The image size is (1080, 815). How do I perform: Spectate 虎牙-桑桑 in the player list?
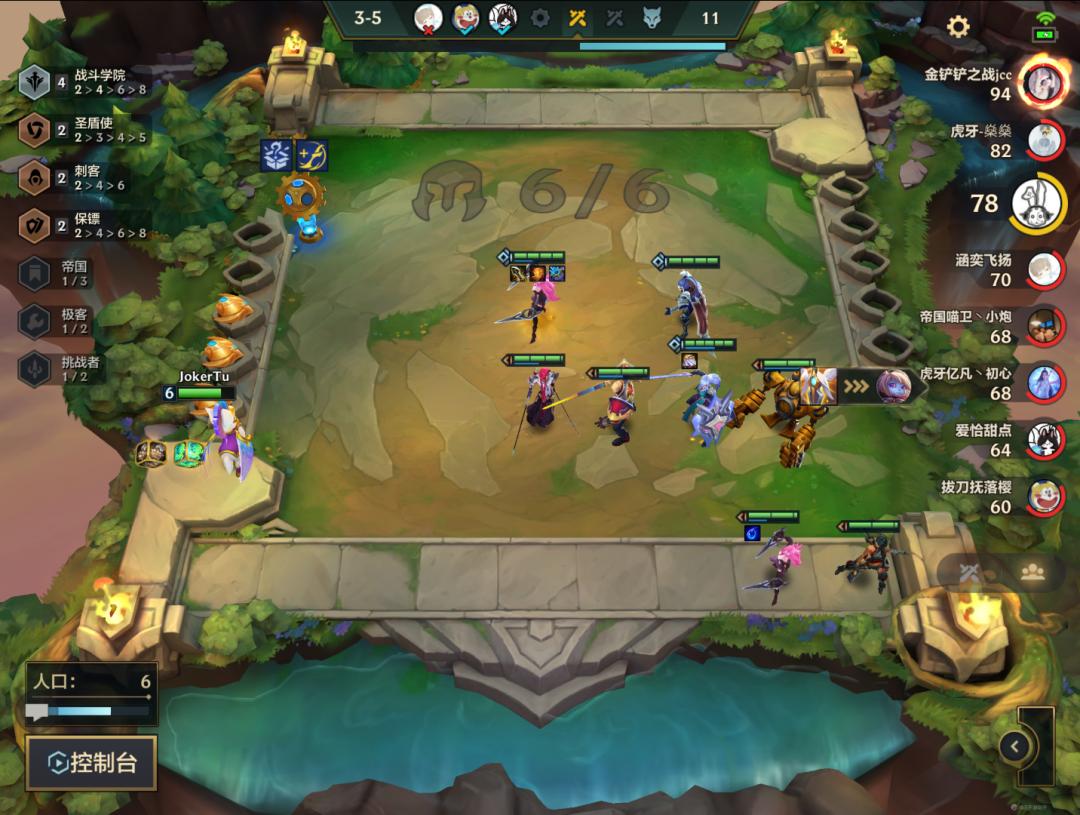1044,139
